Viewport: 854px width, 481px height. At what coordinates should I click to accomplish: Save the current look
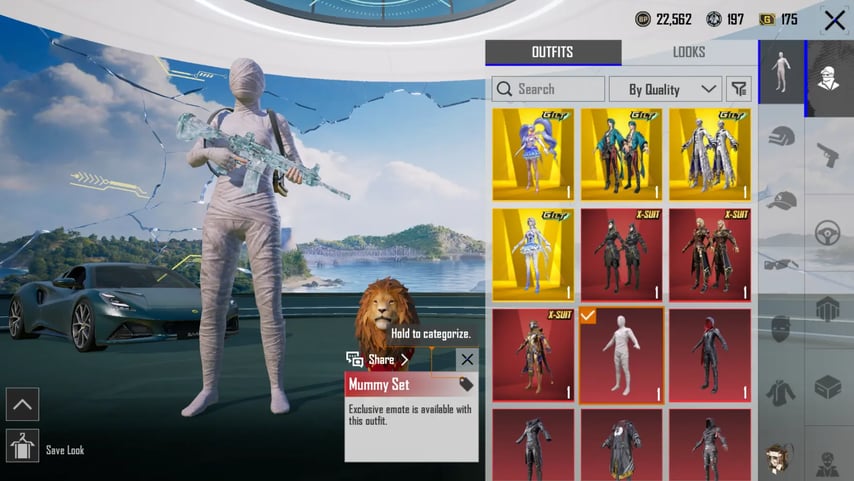pos(22,446)
